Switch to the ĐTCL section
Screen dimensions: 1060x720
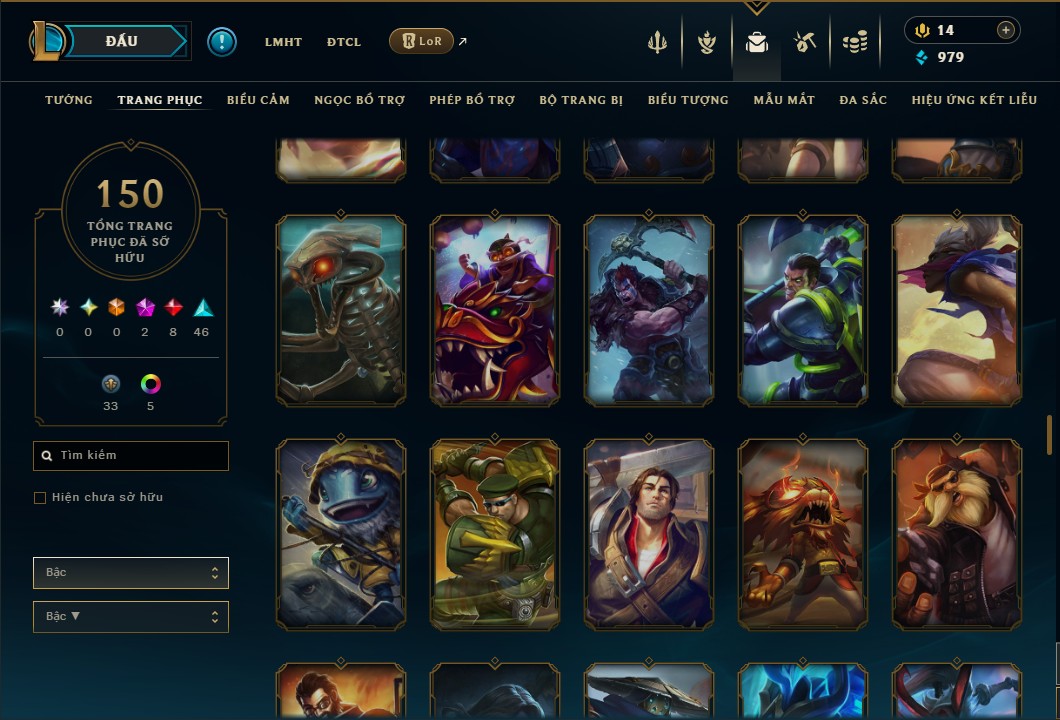point(344,42)
